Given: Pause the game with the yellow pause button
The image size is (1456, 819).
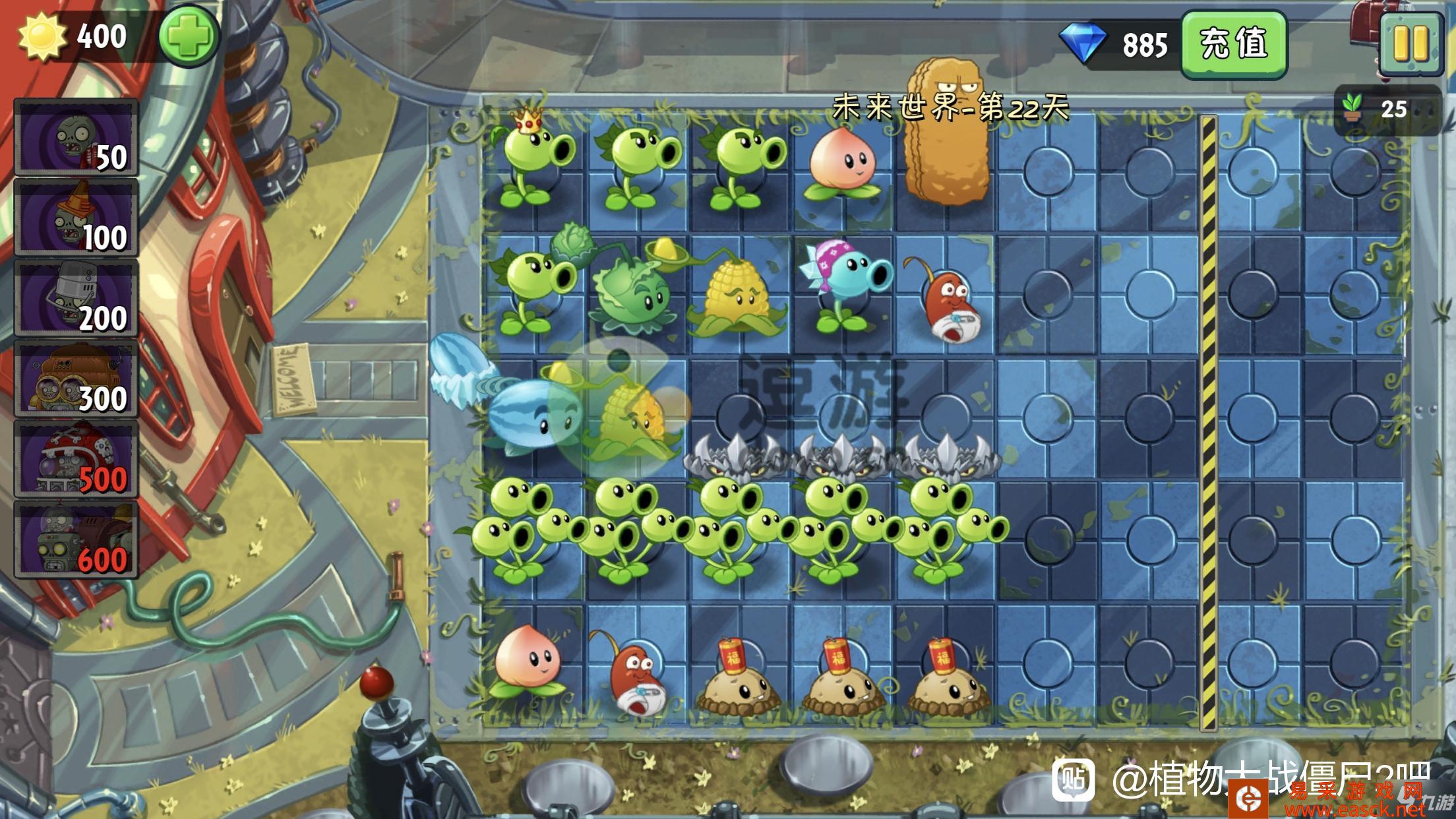Looking at the screenshot, I should coord(1411,43).
